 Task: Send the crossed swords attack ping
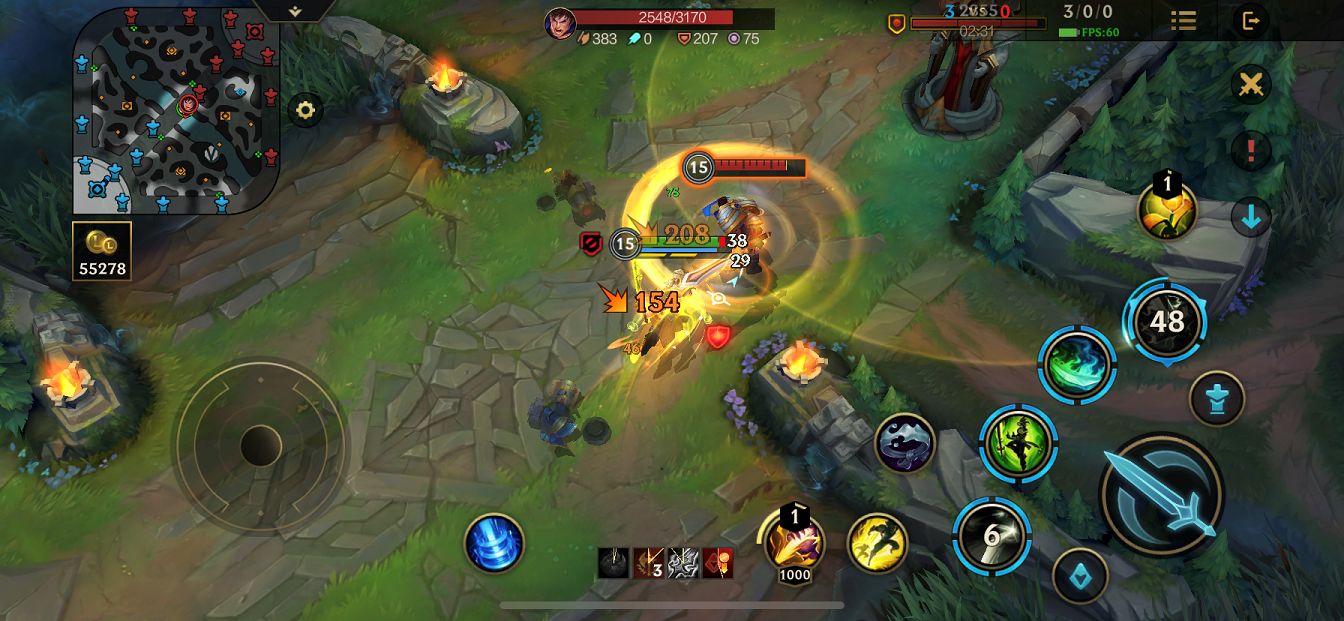click(x=1250, y=85)
